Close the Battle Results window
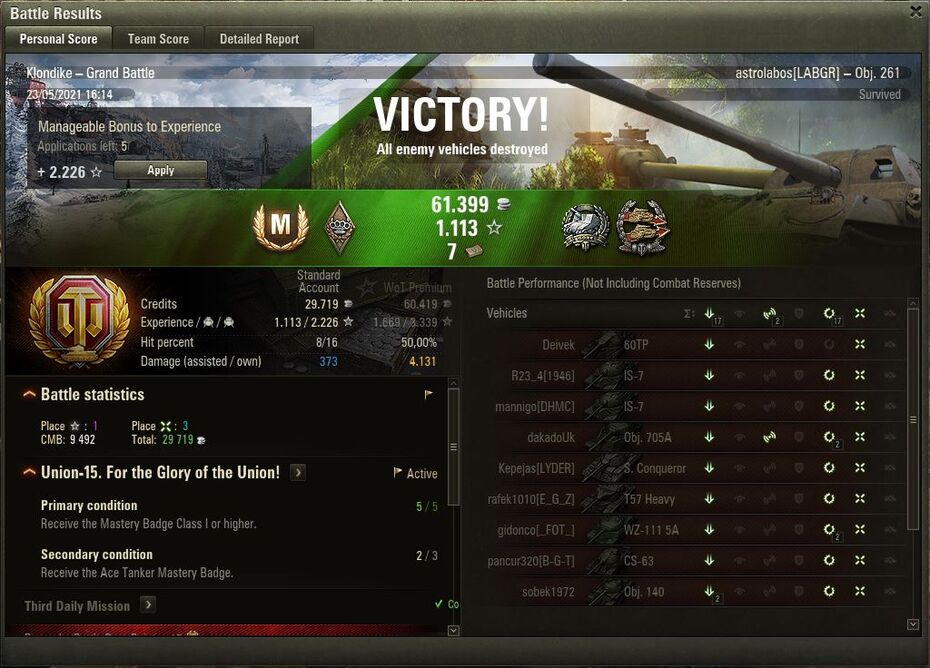The height and width of the screenshot is (668, 930). 916,12
